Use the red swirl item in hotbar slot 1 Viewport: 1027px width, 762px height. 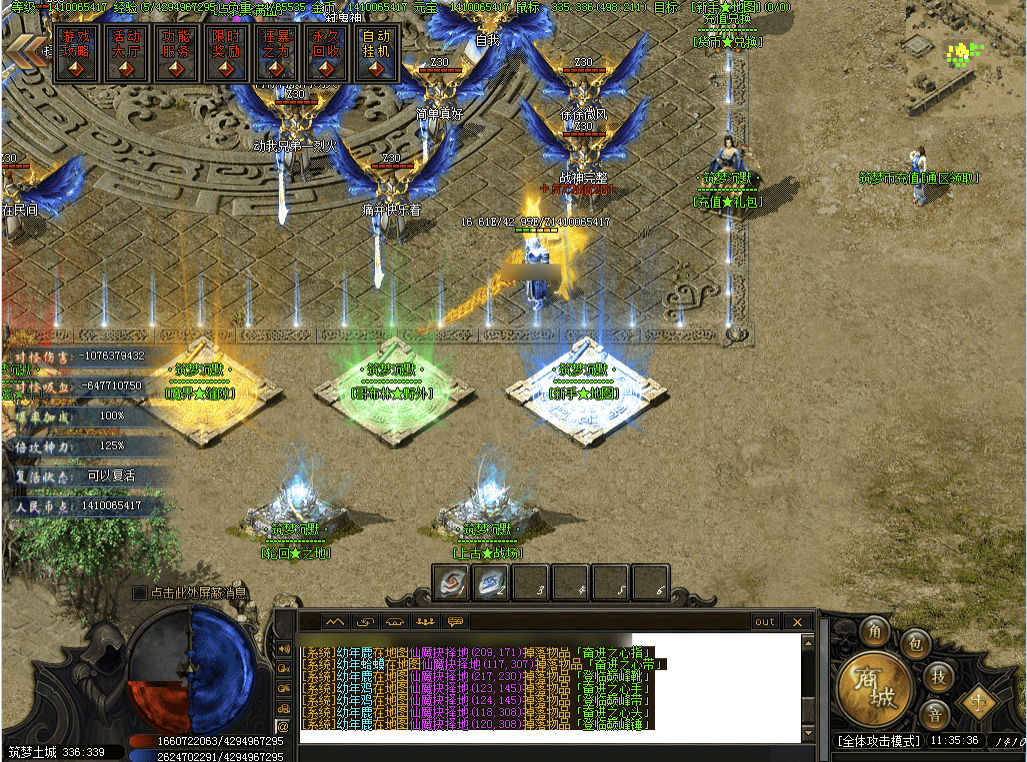click(x=451, y=583)
